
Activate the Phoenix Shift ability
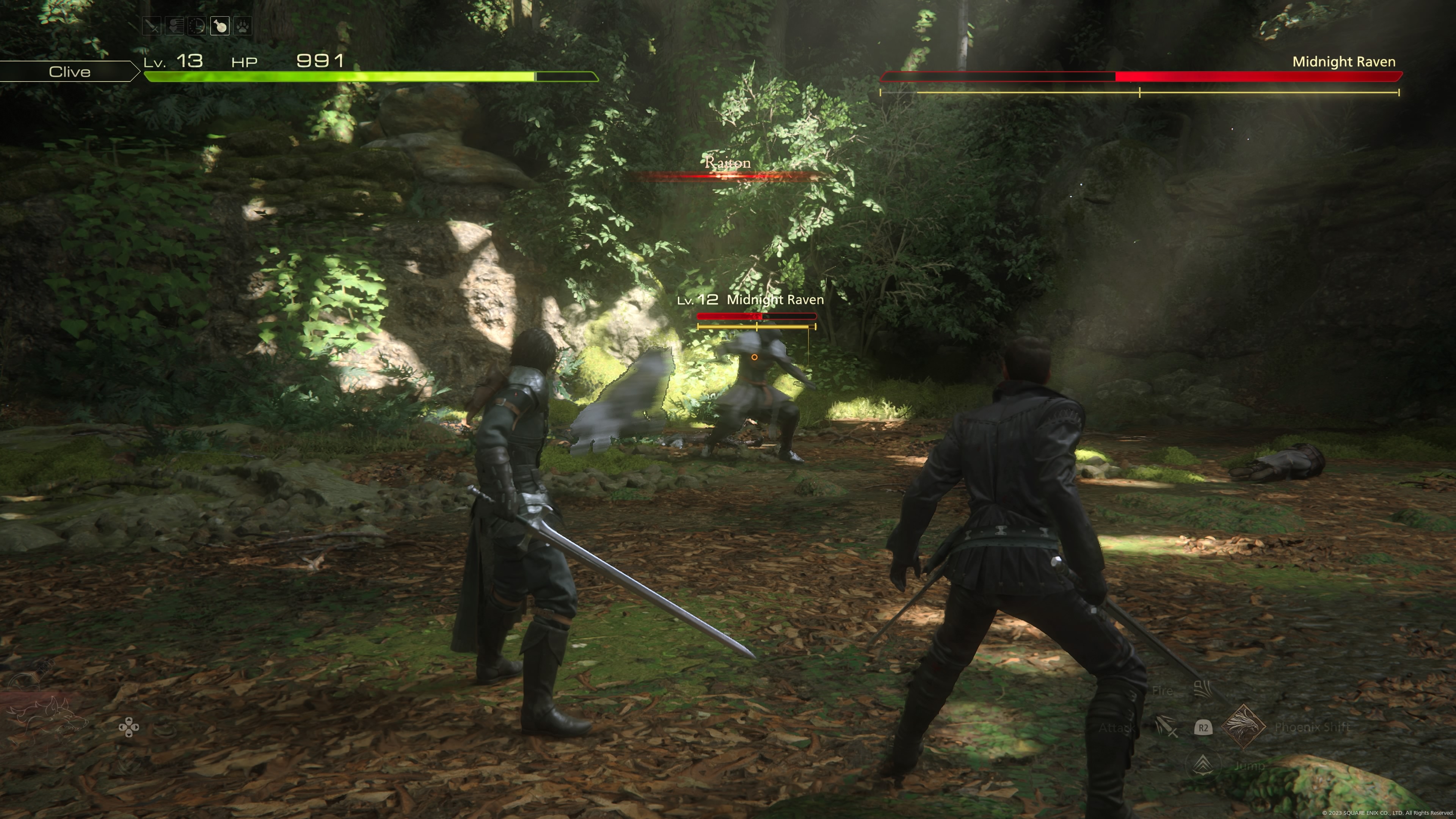(x=1244, y=727)
